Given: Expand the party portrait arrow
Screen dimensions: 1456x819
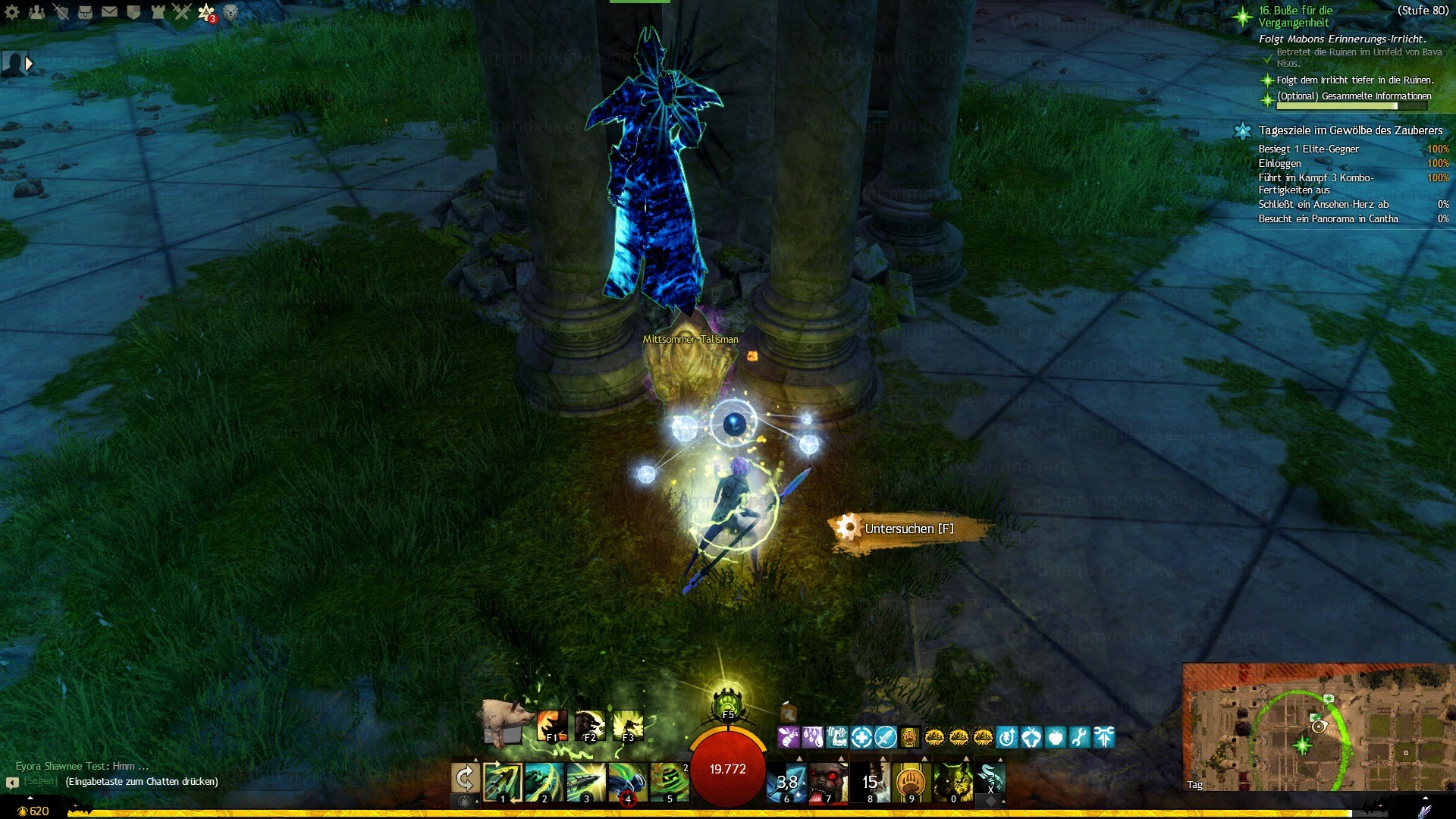Looking at the screenshot, I should tap(29, 64).
